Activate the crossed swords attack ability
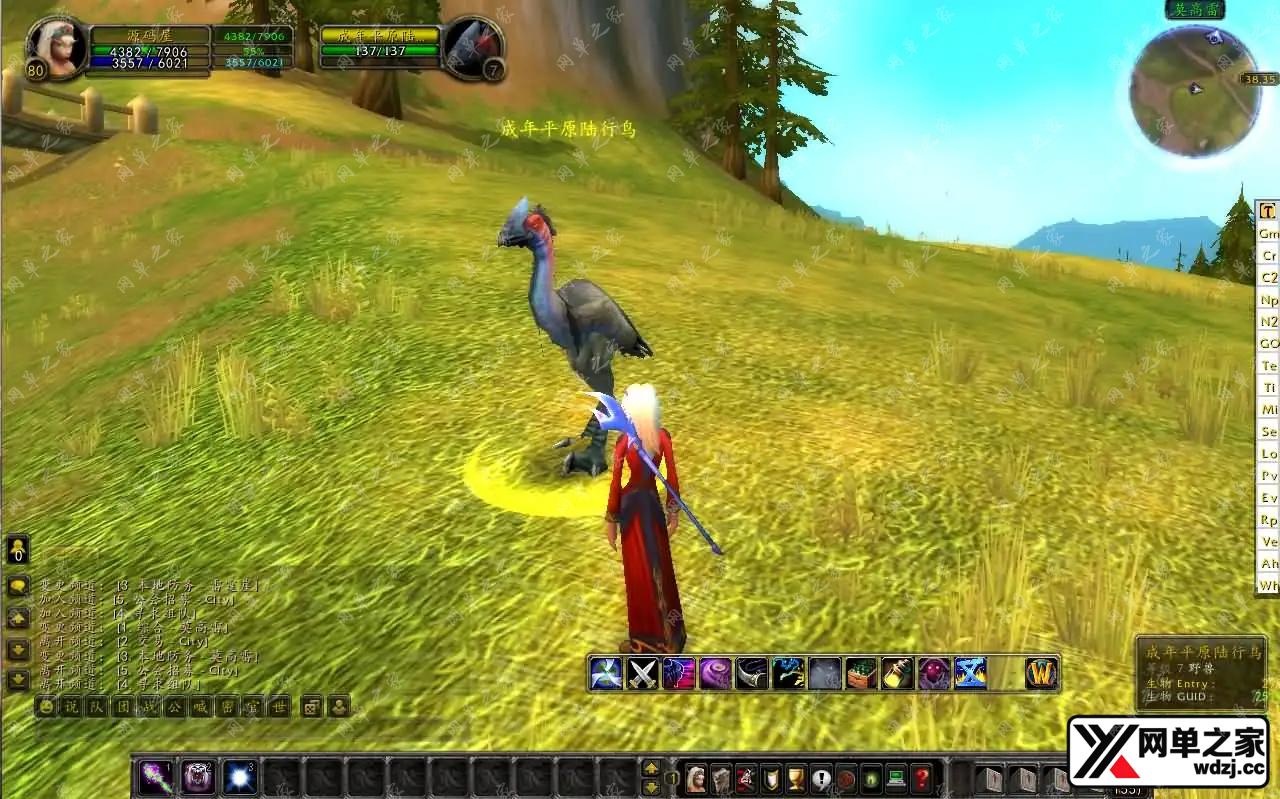The height and width of the screenshot is (799, 1280). (x=642, y=673)
